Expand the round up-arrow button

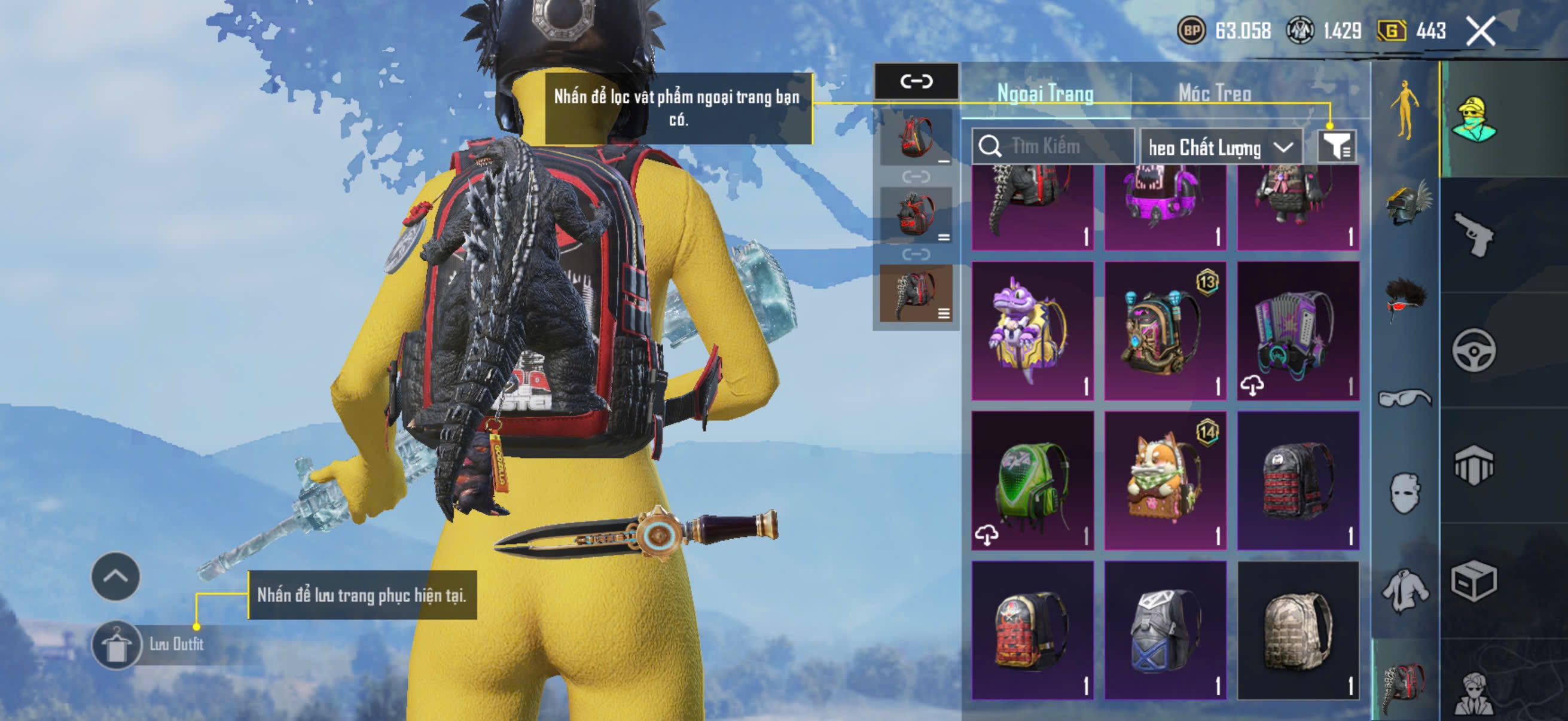coord(115,577)
